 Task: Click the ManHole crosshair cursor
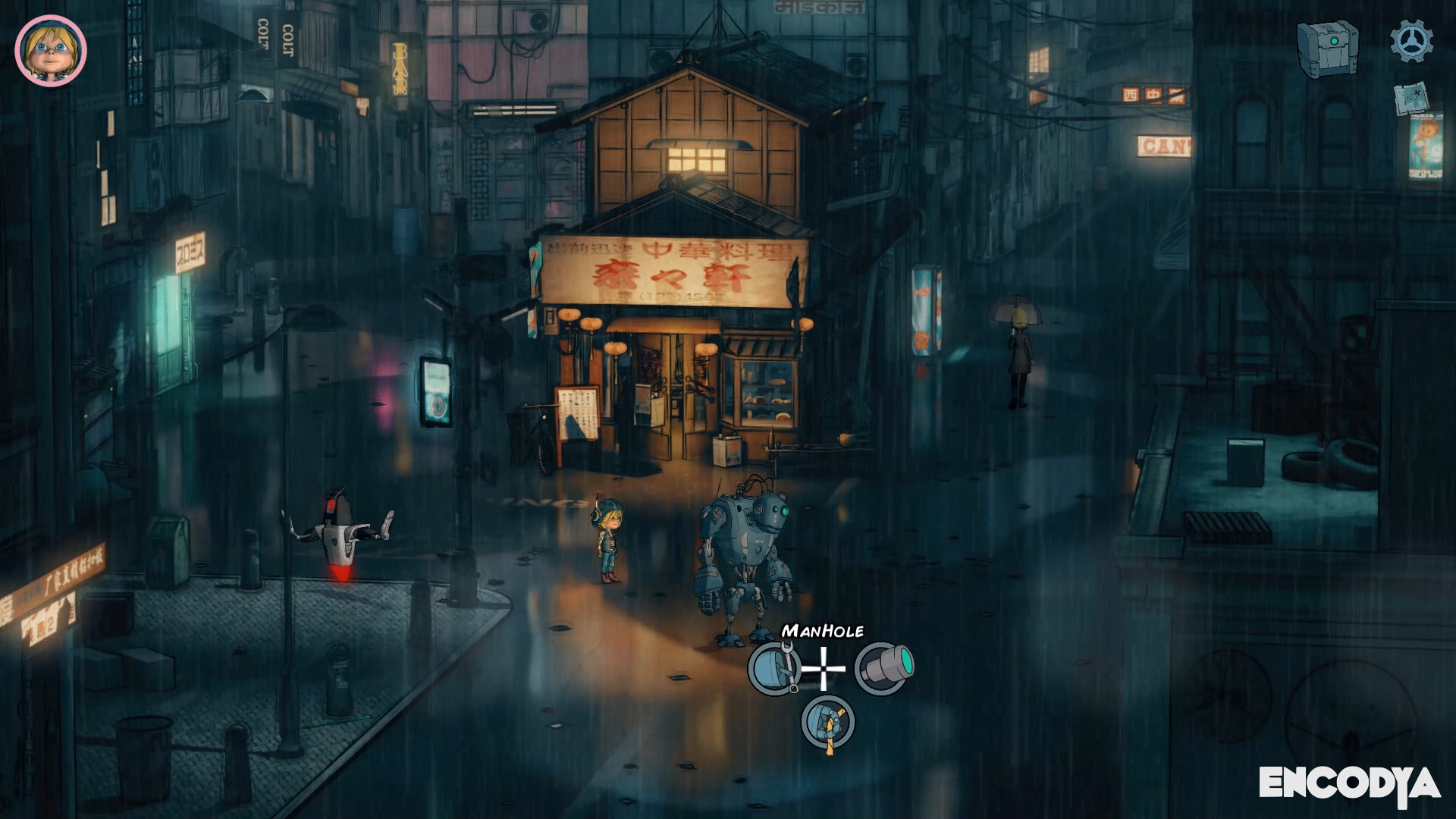823,668
